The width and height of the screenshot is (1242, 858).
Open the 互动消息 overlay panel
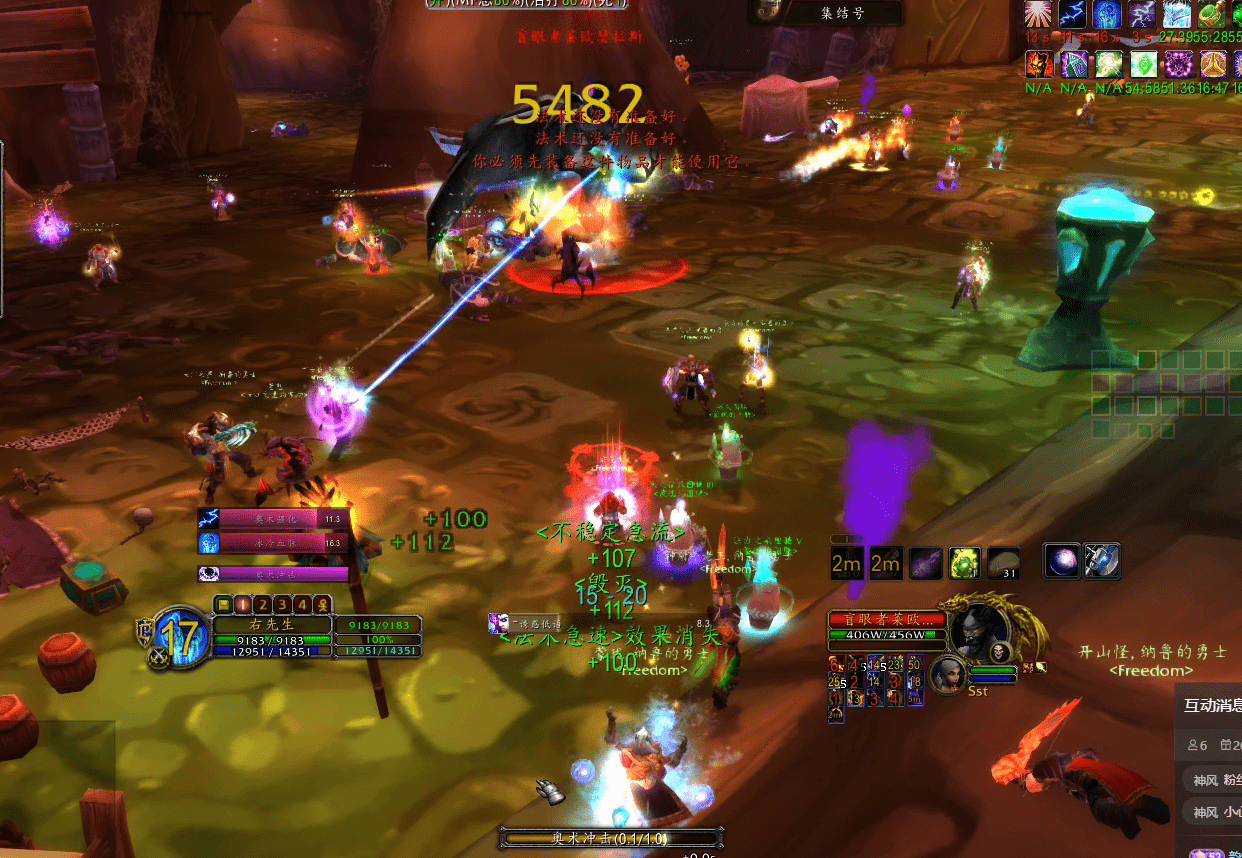(x=1211, y=705)
